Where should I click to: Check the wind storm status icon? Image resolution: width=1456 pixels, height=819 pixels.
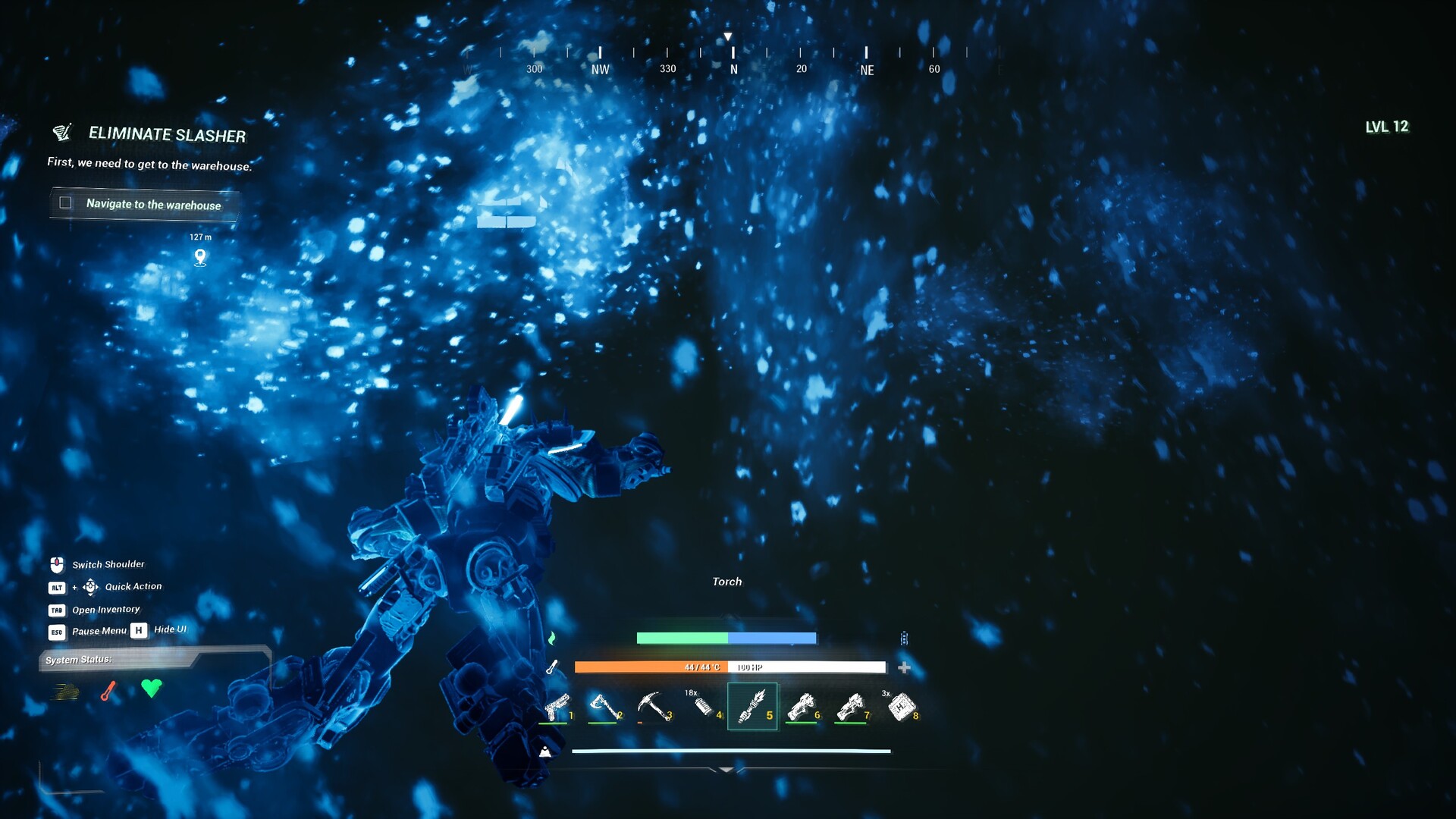66,691
